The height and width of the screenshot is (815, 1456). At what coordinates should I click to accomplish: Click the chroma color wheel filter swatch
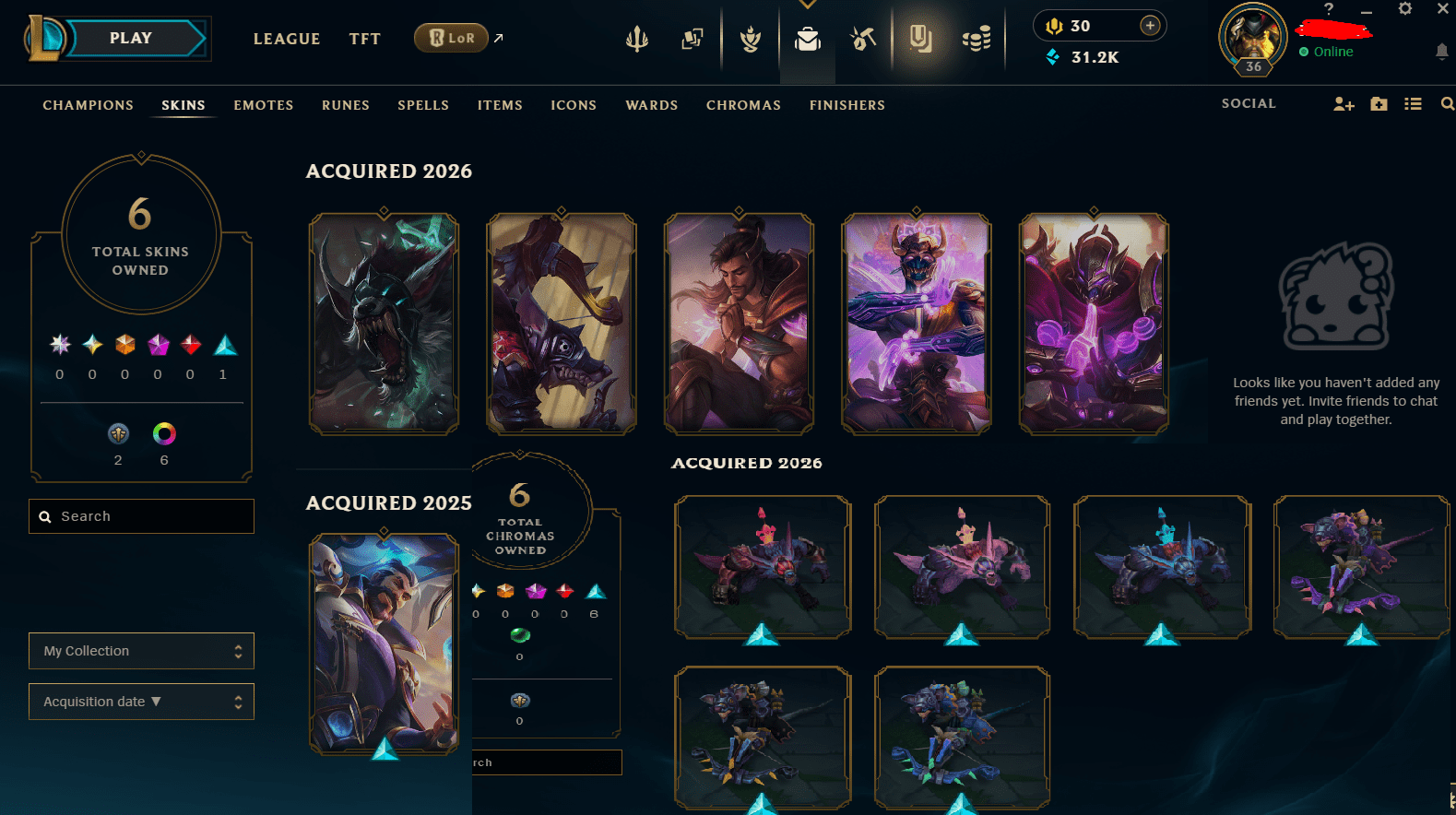(x=164, y=433)
